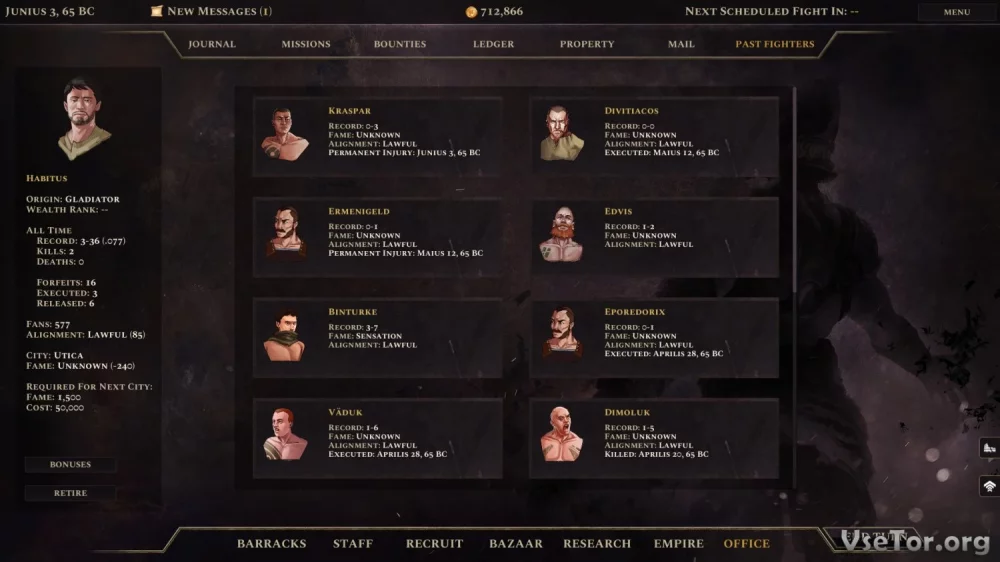The height and width of the screenshot is (562, 1000).
Task: Choose Binturke's fighter card
Action: tap(377, 337)
